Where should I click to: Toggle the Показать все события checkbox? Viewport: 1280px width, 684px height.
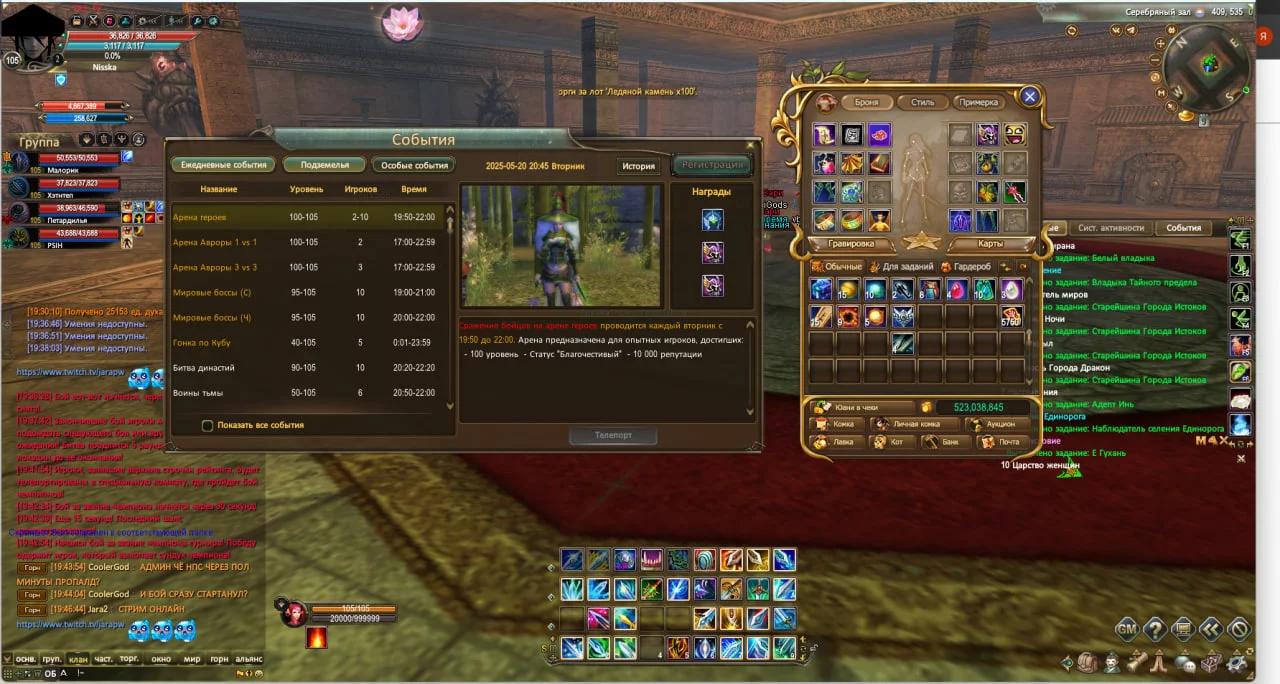(208, 425)
